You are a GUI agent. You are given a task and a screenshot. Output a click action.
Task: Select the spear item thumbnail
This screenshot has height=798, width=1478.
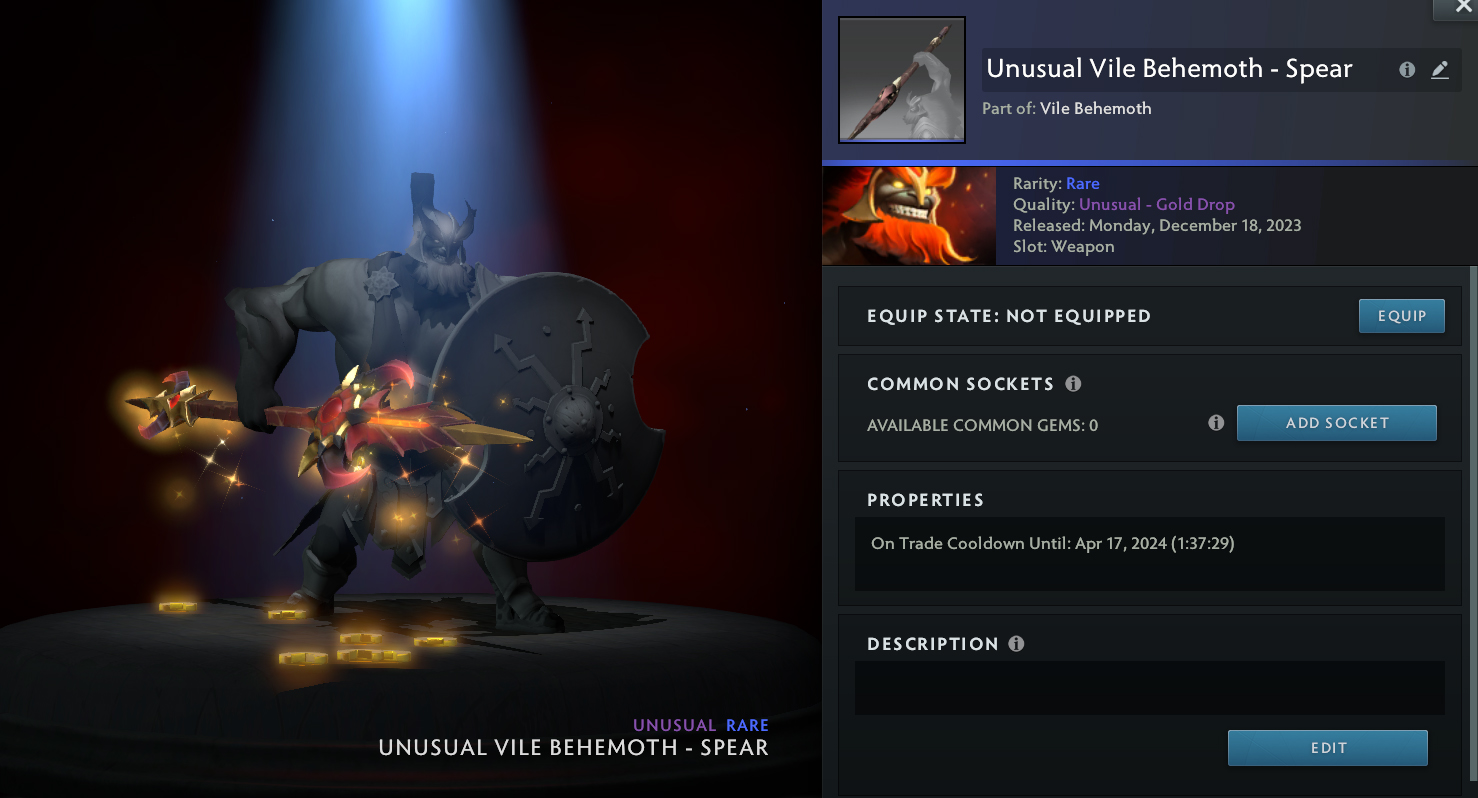[x=901, y=80]
